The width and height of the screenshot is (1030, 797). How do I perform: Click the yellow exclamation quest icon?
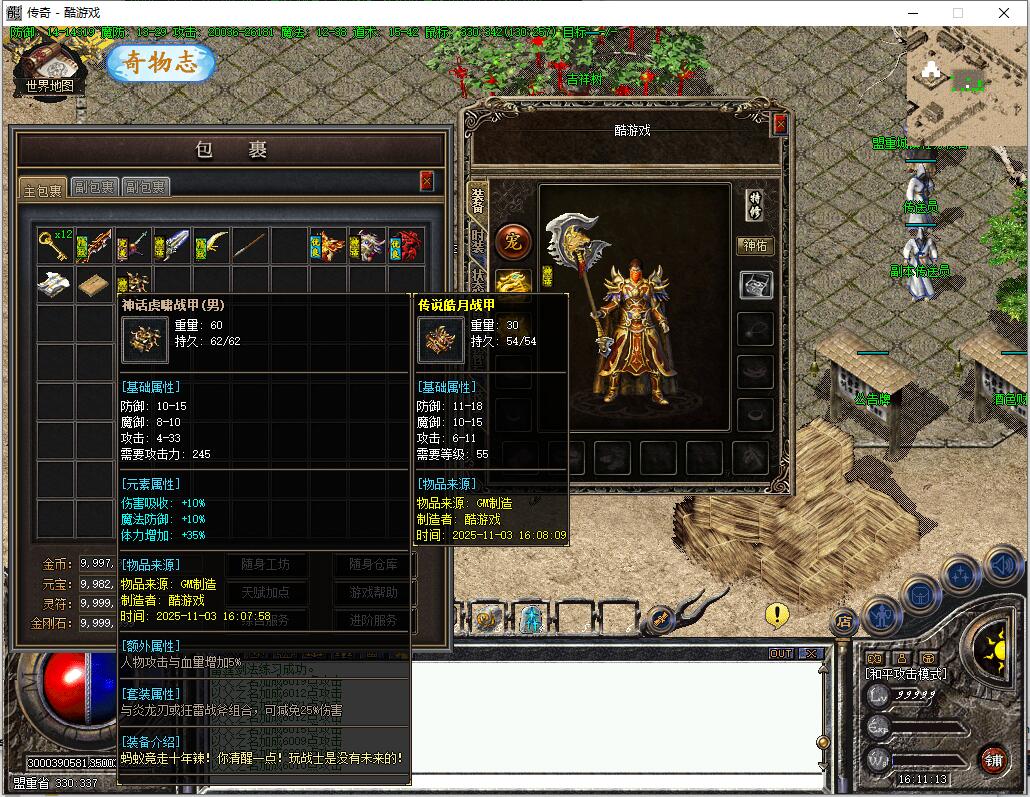777,615
